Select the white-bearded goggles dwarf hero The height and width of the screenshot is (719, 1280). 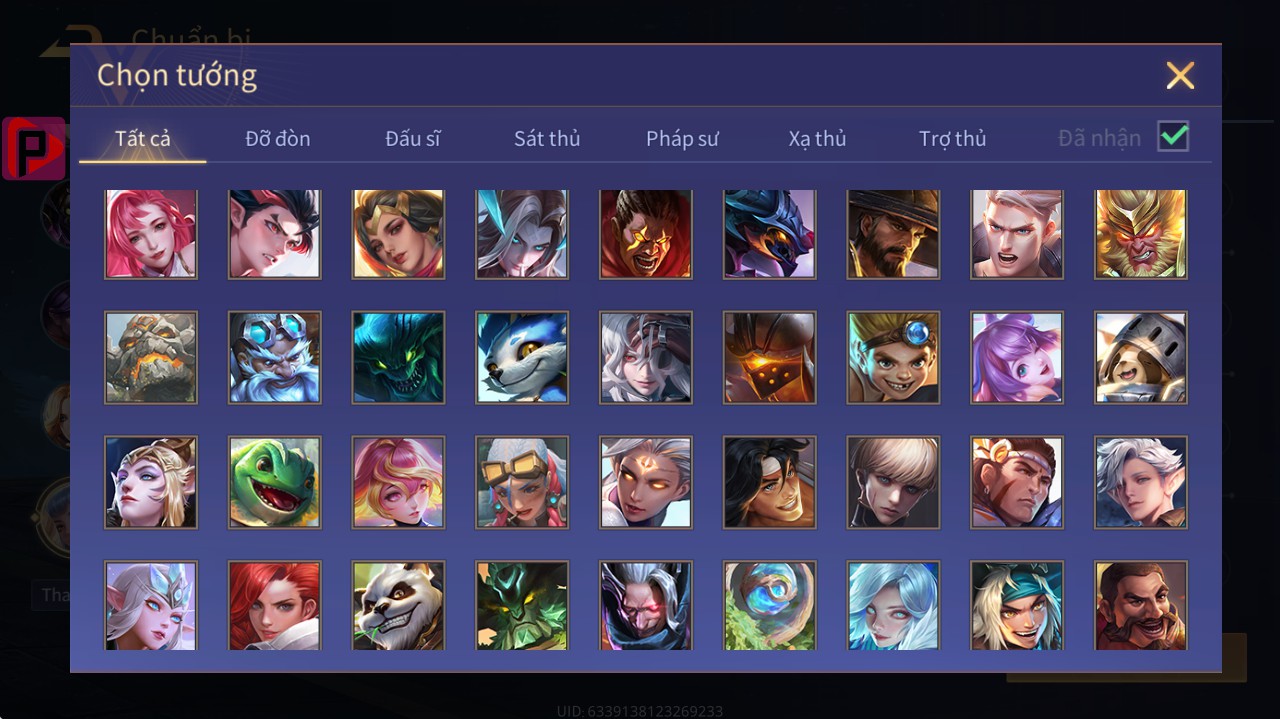point(274,357)
